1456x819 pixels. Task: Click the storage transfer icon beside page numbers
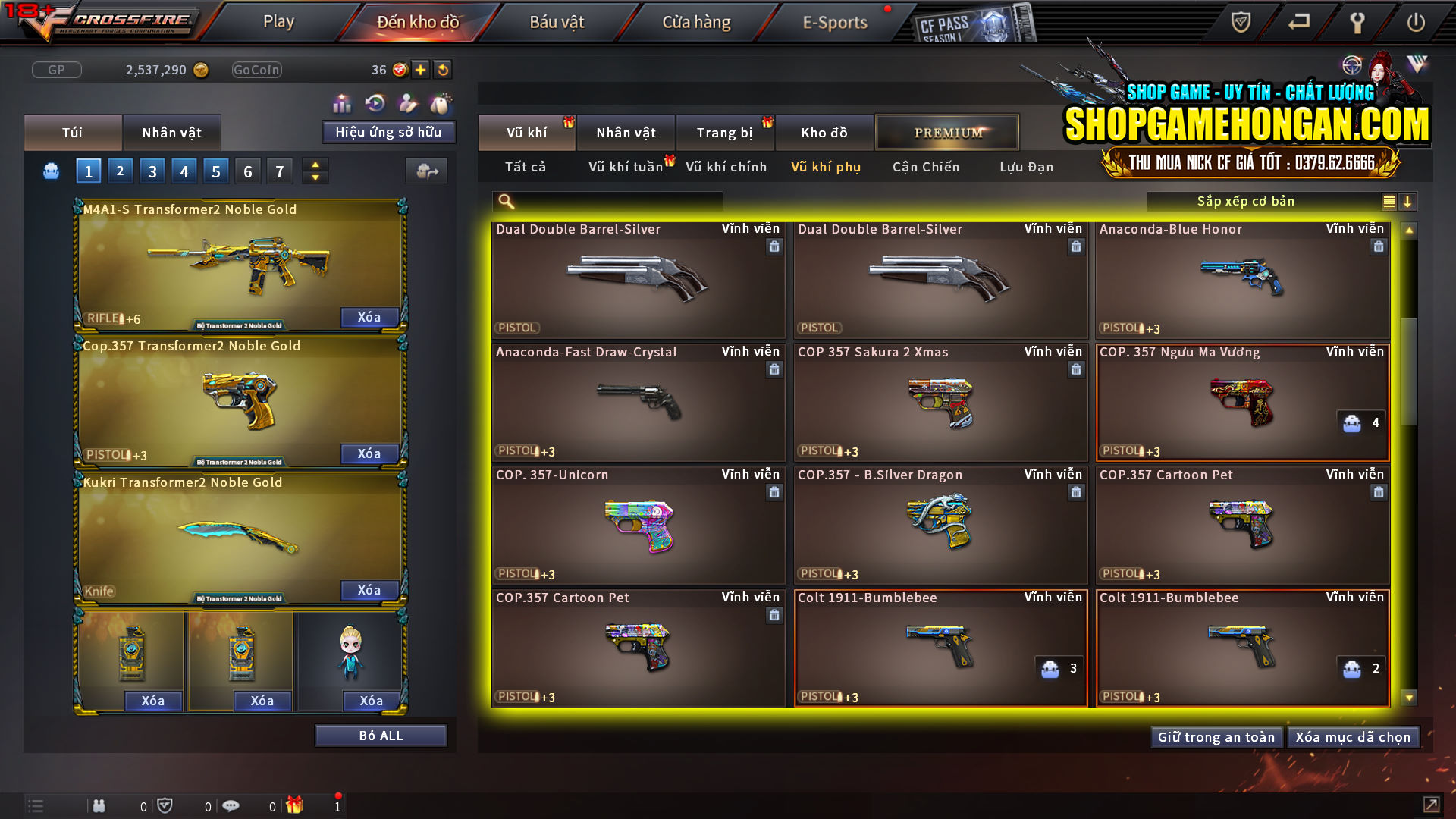pyautogui.click(x=427, y=171)
